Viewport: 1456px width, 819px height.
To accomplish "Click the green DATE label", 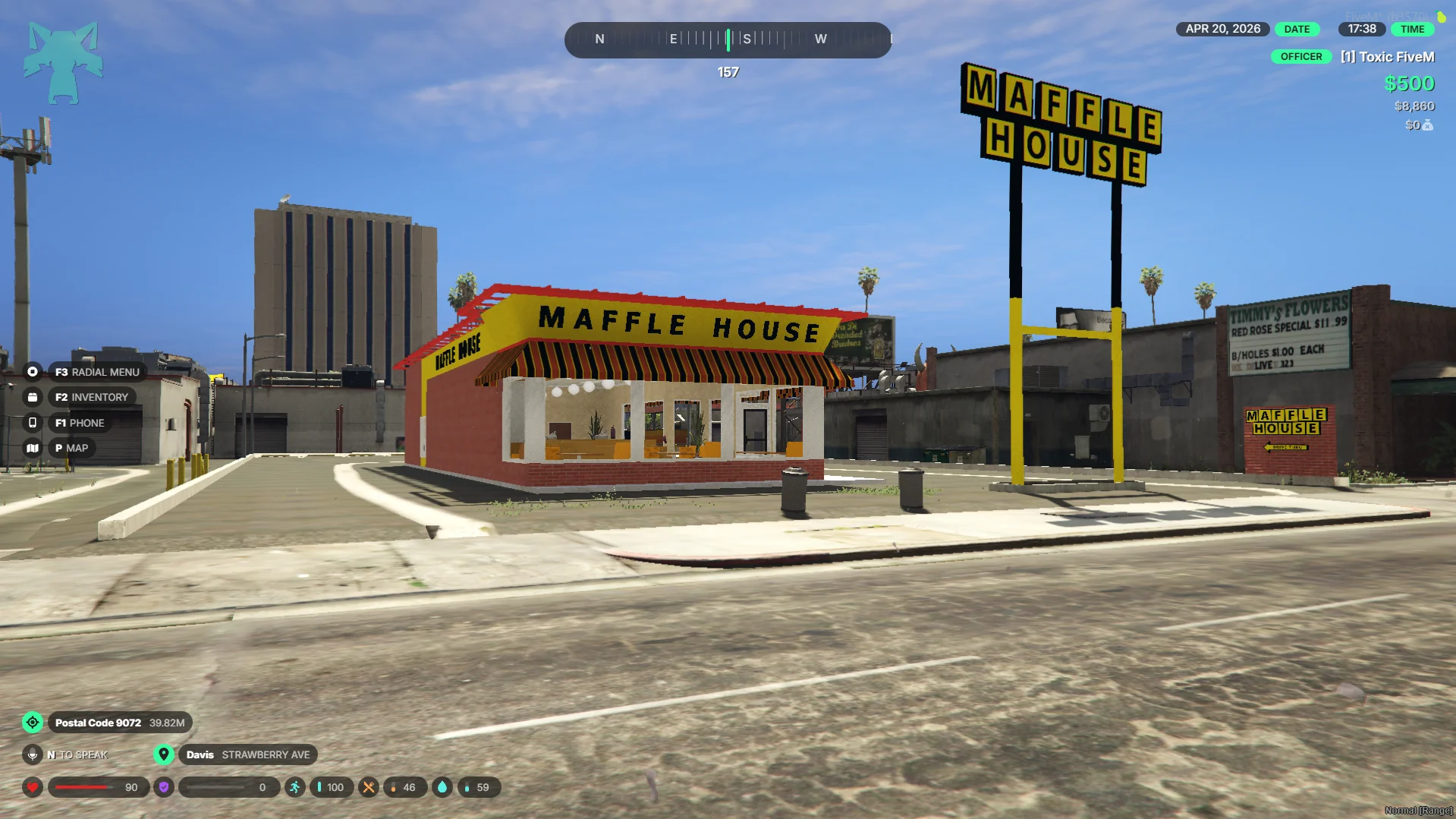I will 1297,29.
